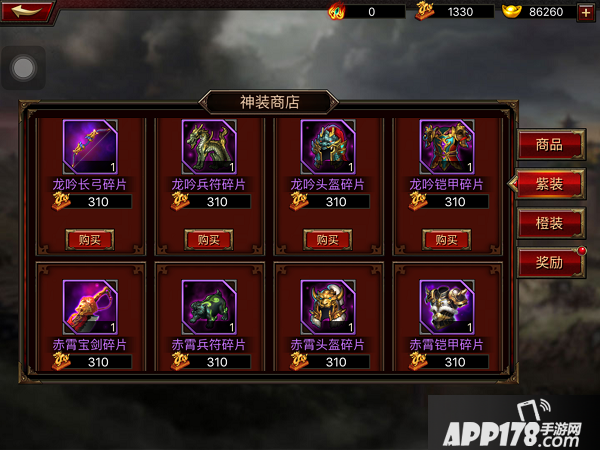Switch to the 商品 tab
This screenshot has width=600, height=450.
(x=550, y=144)
